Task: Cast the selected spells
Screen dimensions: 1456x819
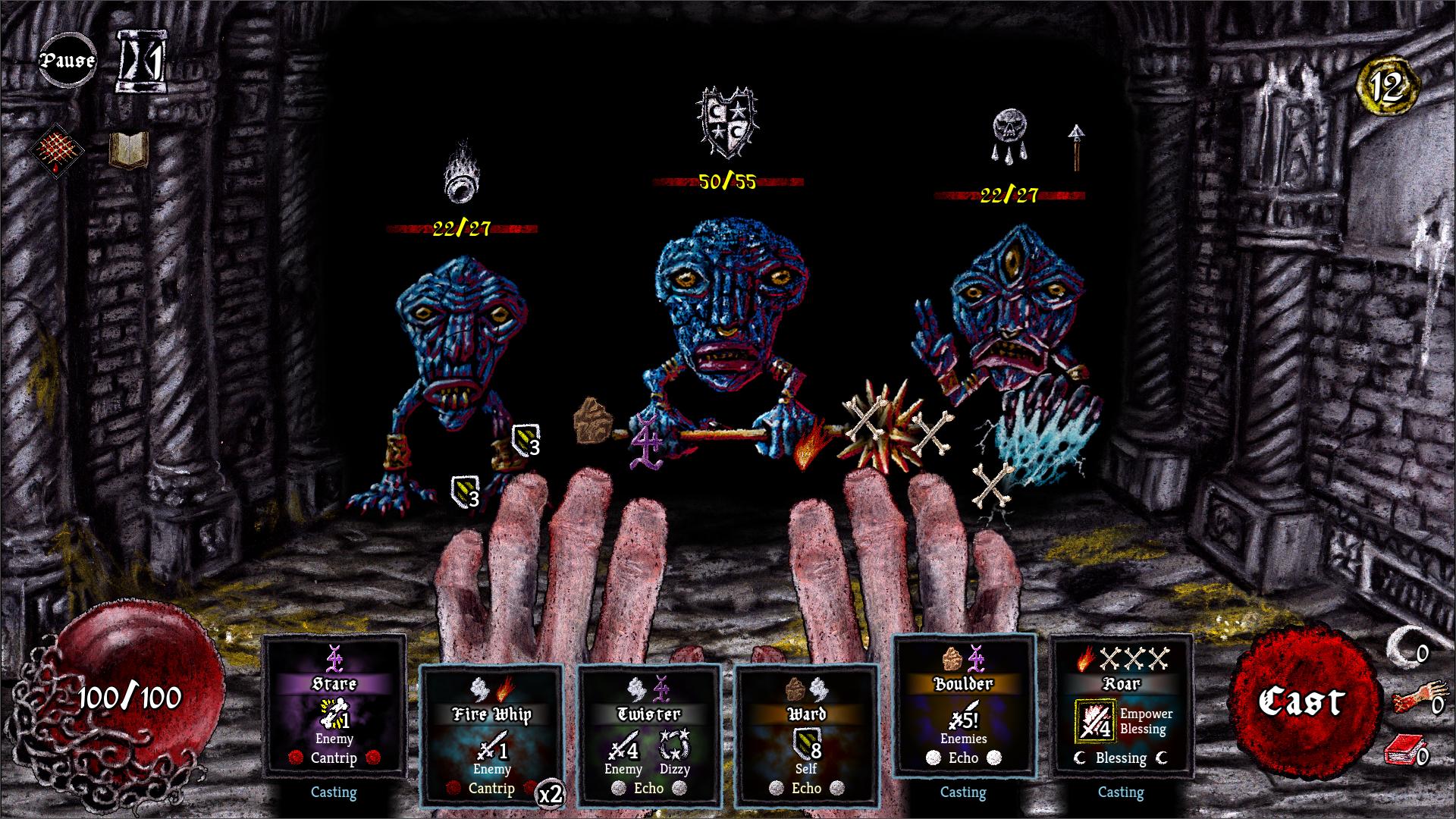Action: point(1301,701)
